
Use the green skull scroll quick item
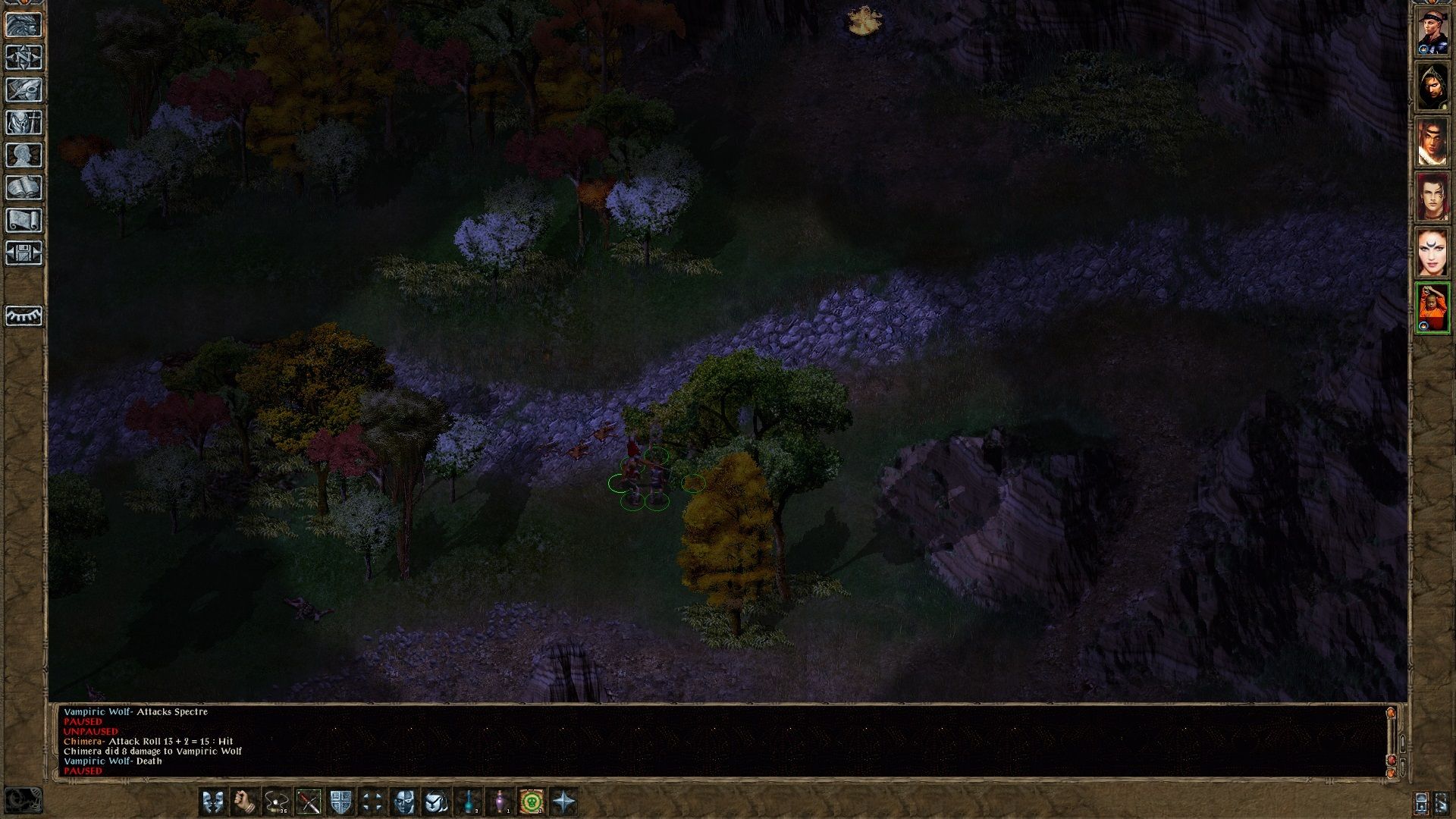tap(532, 802)
